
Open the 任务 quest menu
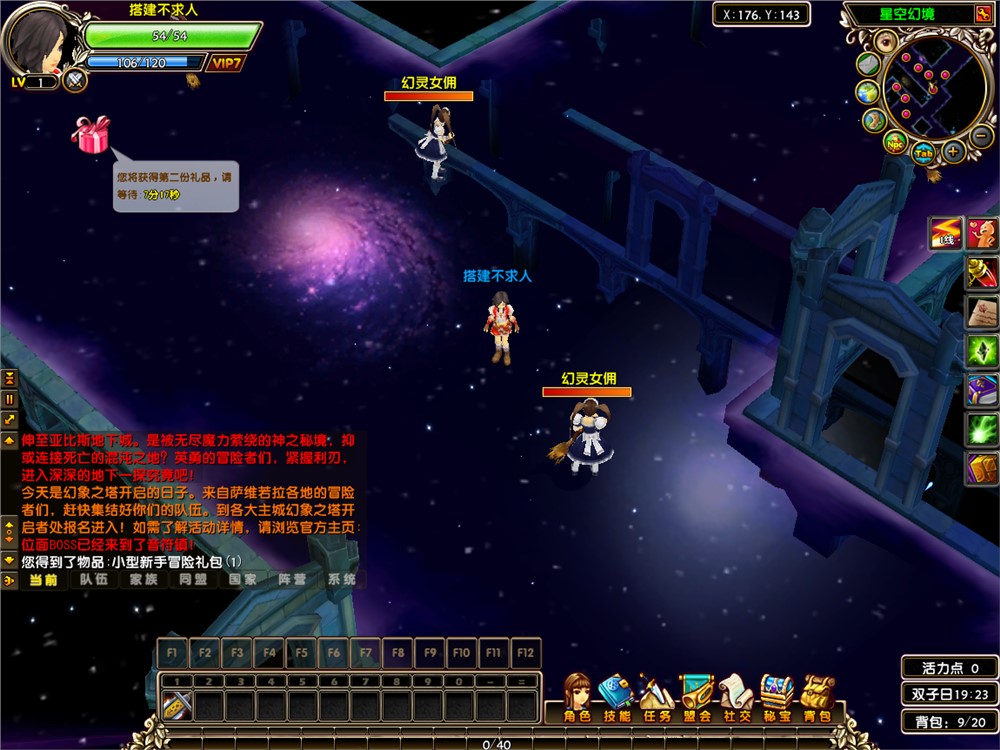pyautogui.click(x=656, y=697)
